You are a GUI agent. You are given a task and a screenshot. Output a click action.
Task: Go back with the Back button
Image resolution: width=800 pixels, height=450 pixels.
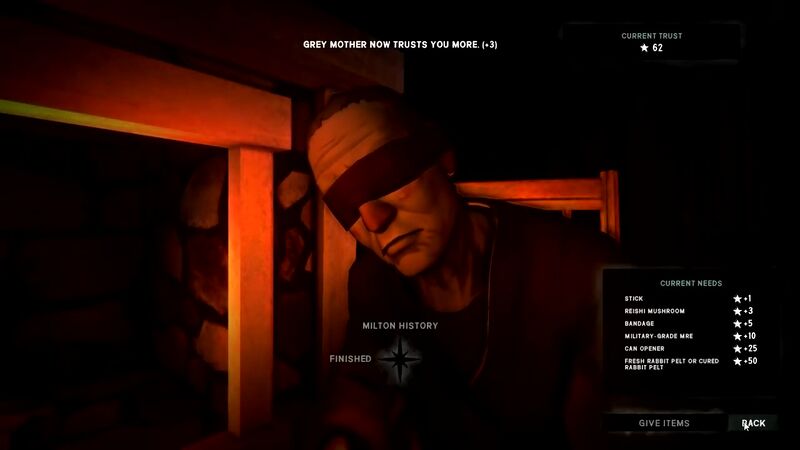click(x=753, y=423)
